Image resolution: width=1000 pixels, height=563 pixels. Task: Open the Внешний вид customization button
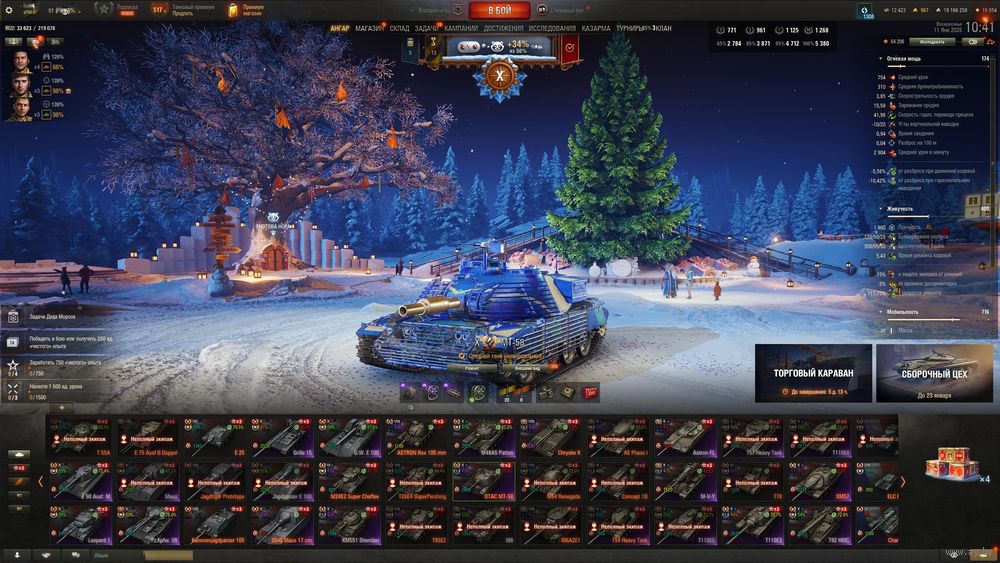click(x=529, y=369)
